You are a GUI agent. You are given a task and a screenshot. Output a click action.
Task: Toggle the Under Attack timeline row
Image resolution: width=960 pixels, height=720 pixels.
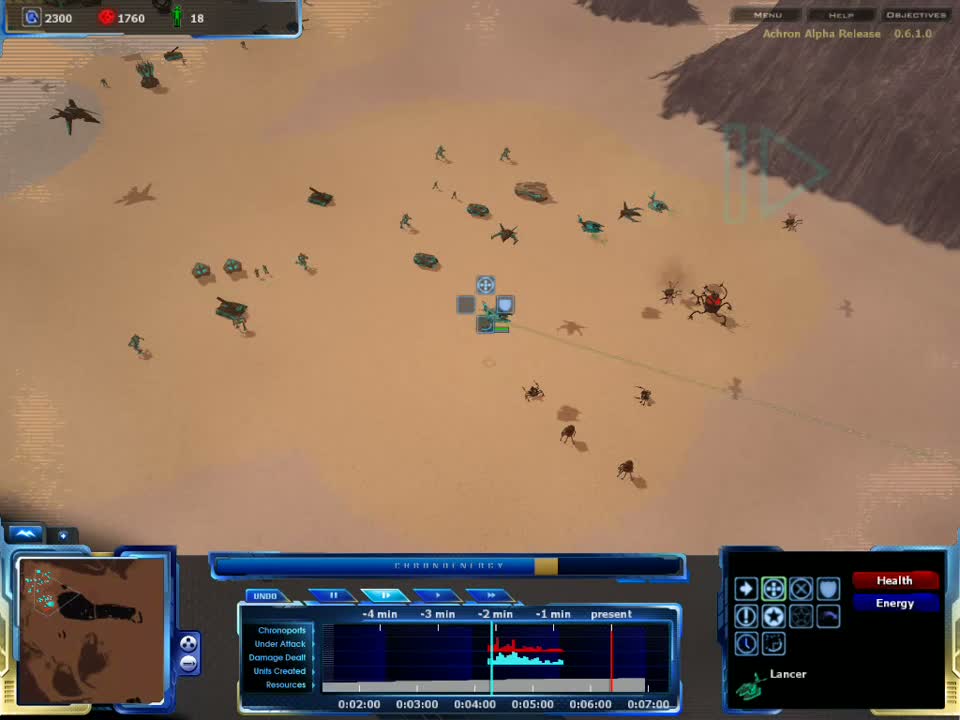[x=280, y=644]
